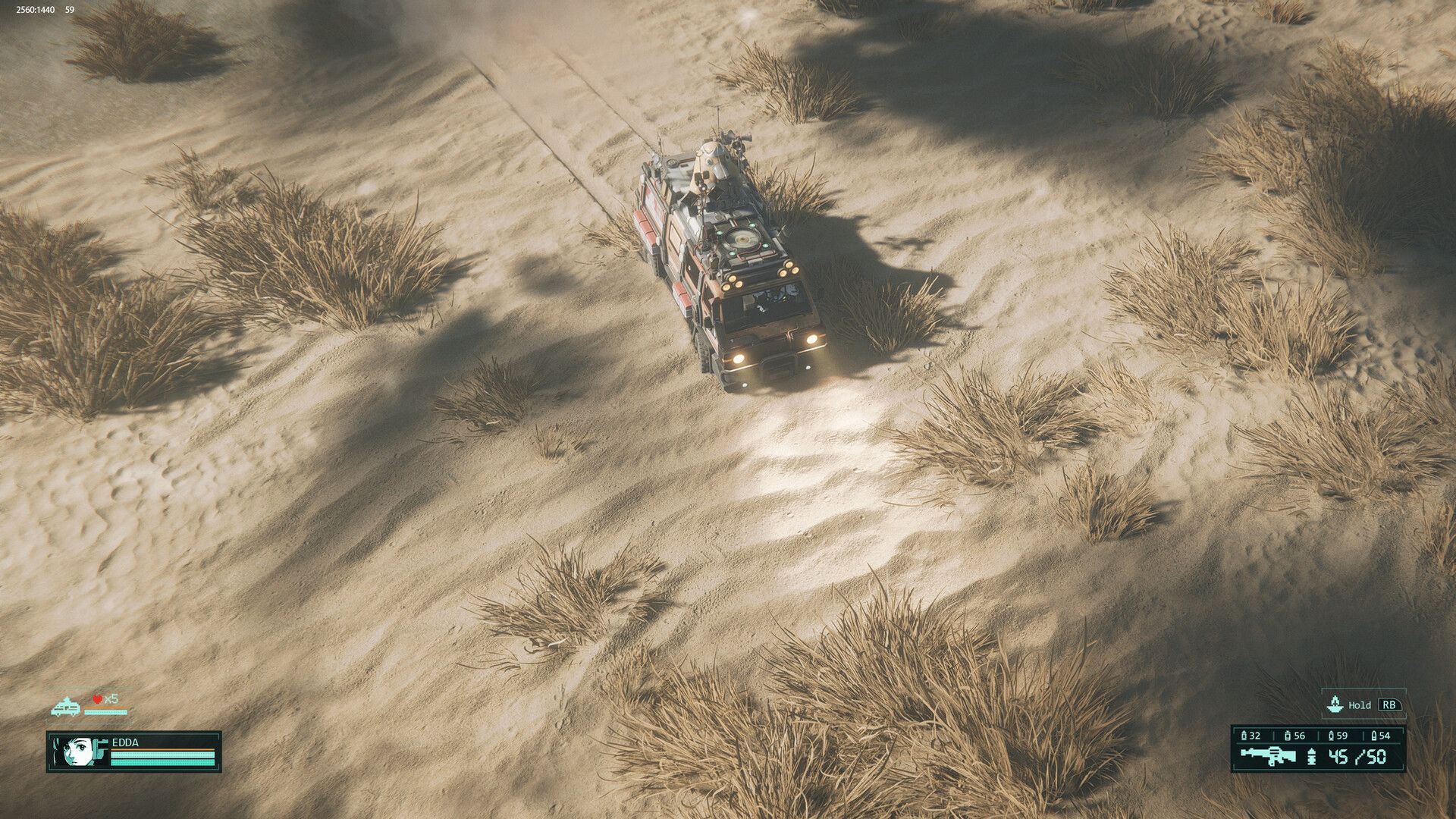Click the 45/50 ammo counter text
Image resolution: width=1456 pixels, height=819 pixels.
[1357, 757]
